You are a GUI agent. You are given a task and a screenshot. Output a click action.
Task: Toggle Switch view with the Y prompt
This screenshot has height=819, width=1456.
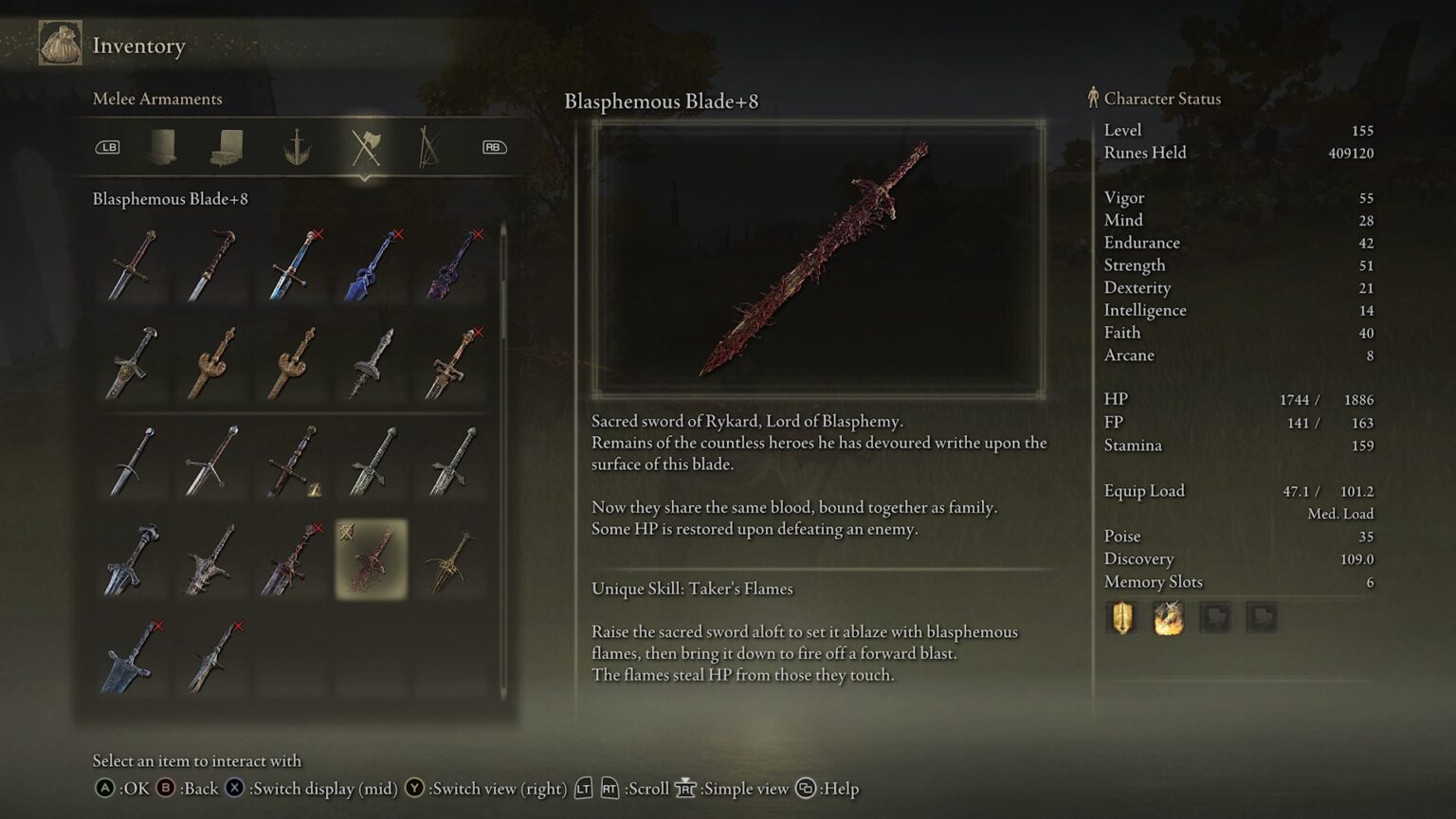pyautogui.click(x=415, y=788)
